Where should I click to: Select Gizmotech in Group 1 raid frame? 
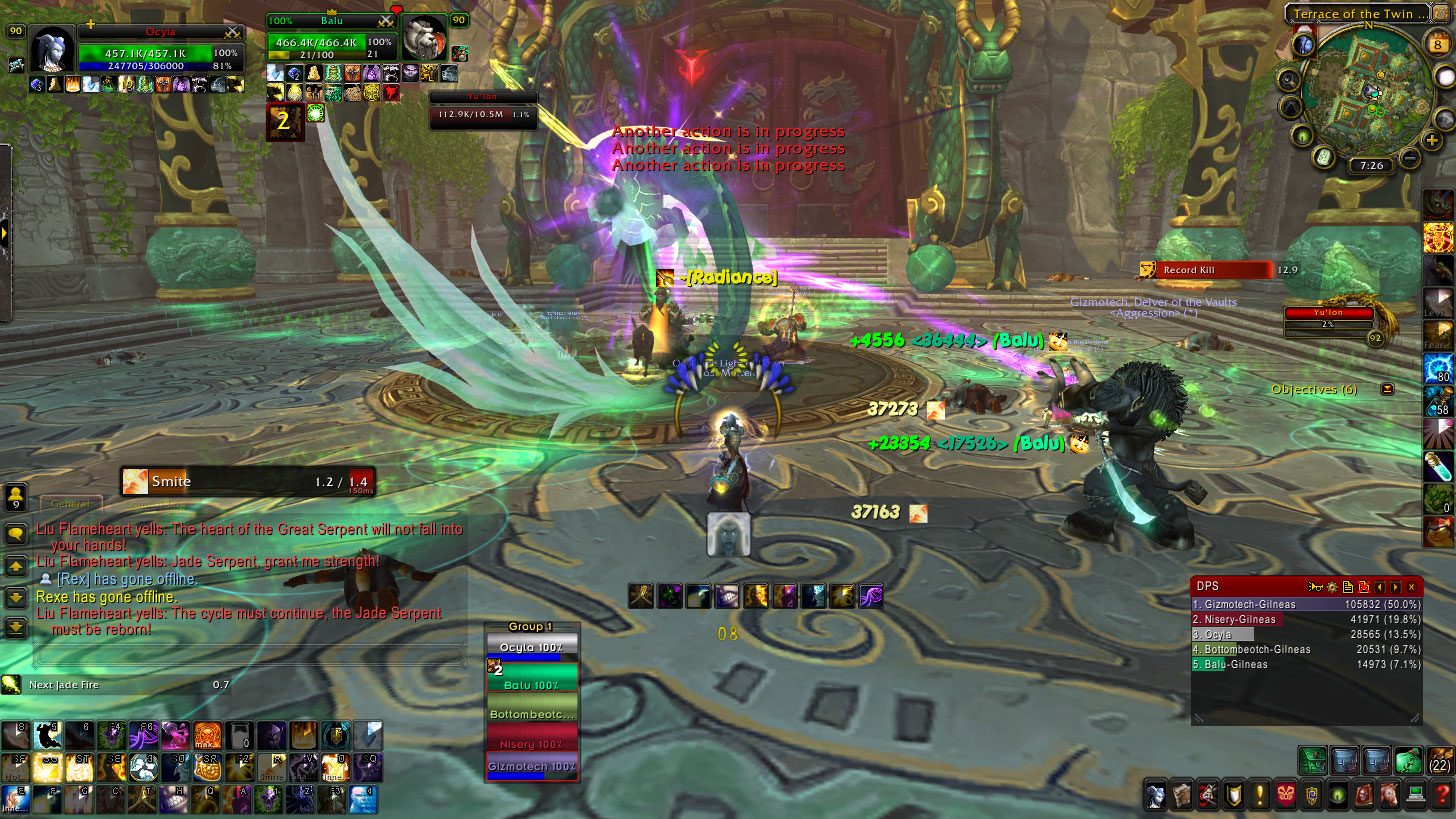531,766
